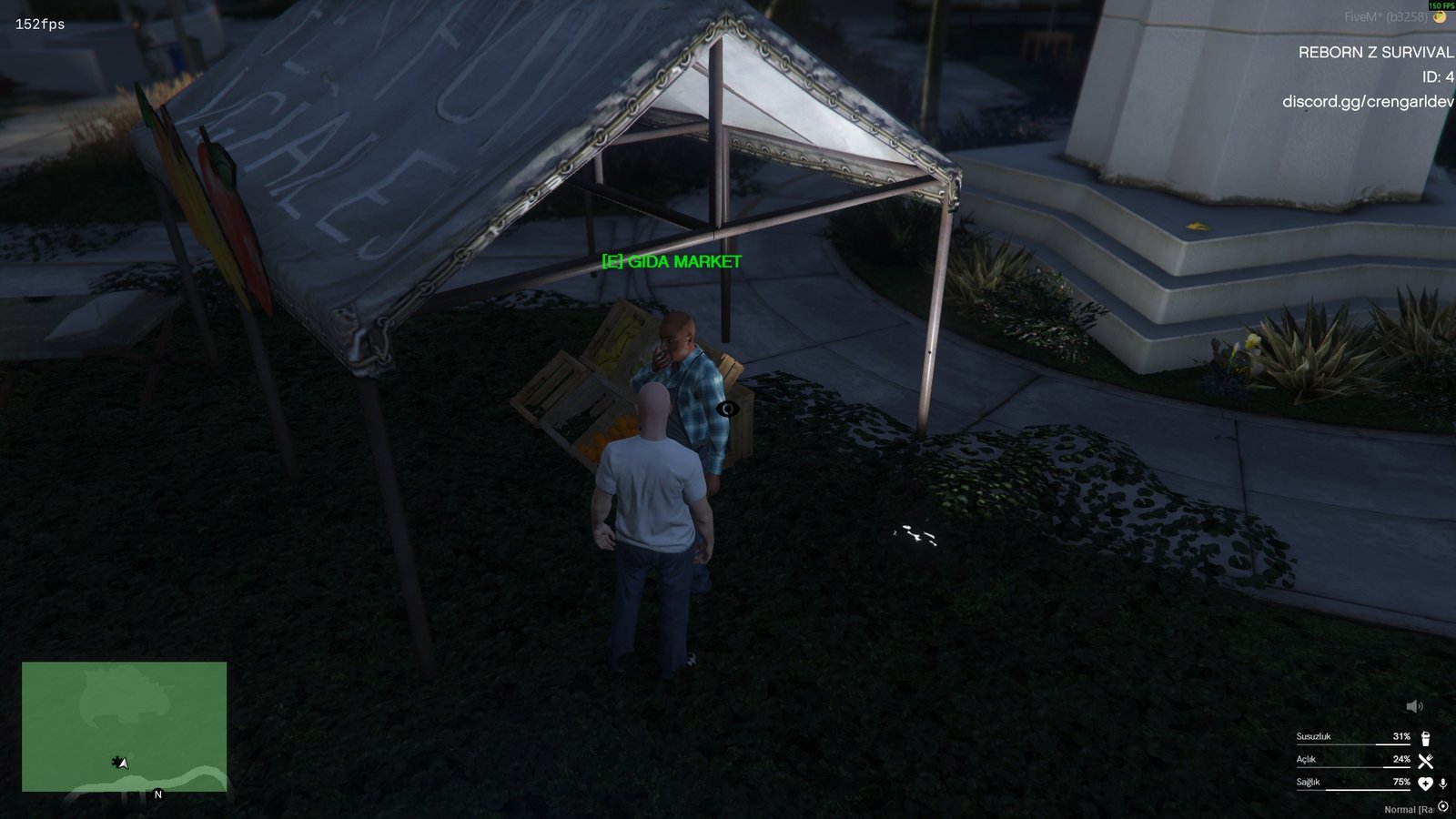Open the GIDA MARKET interaction prompt

[x=672, y=263]
